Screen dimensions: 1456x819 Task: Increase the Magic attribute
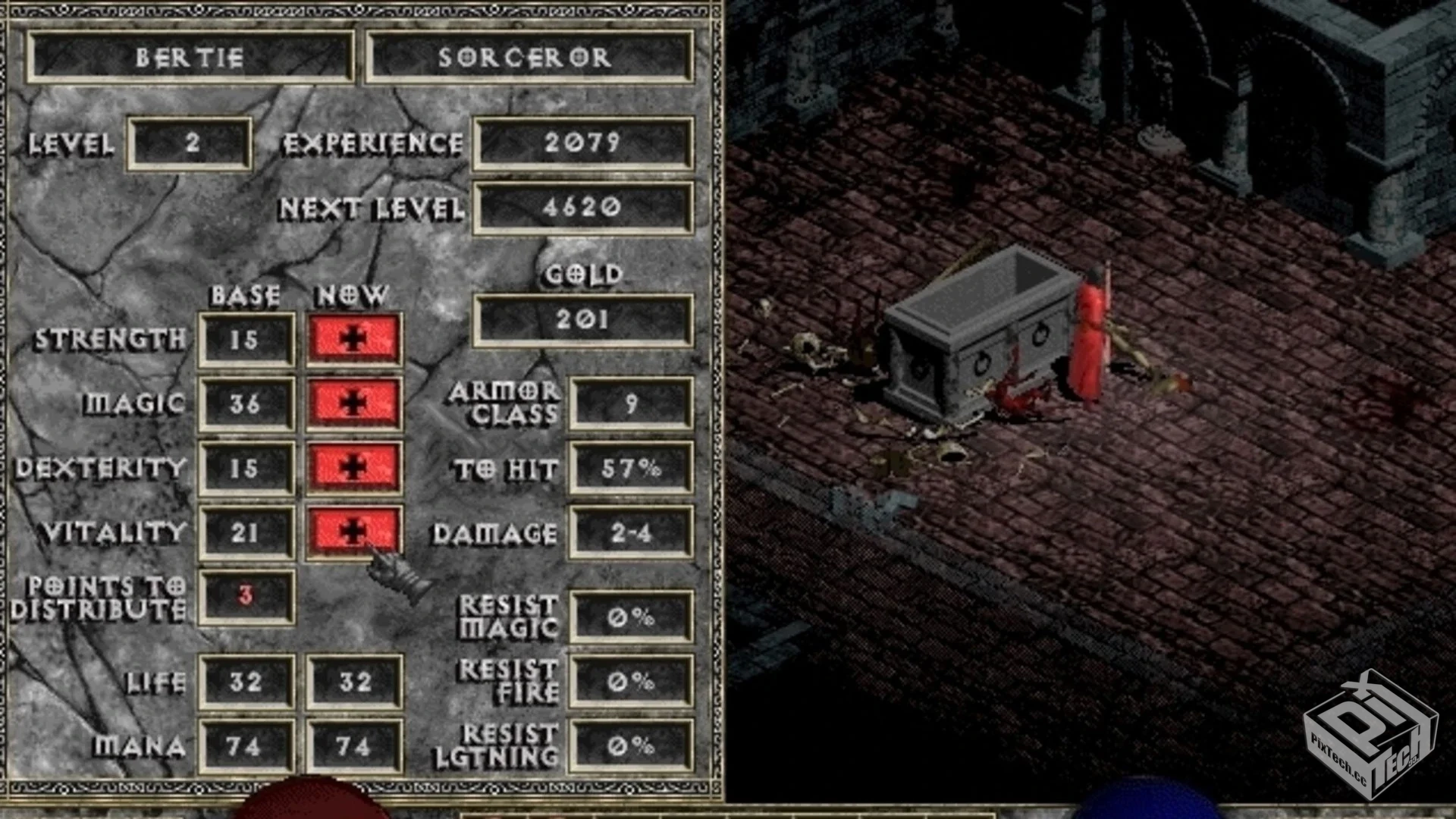[x=353, y=403]
